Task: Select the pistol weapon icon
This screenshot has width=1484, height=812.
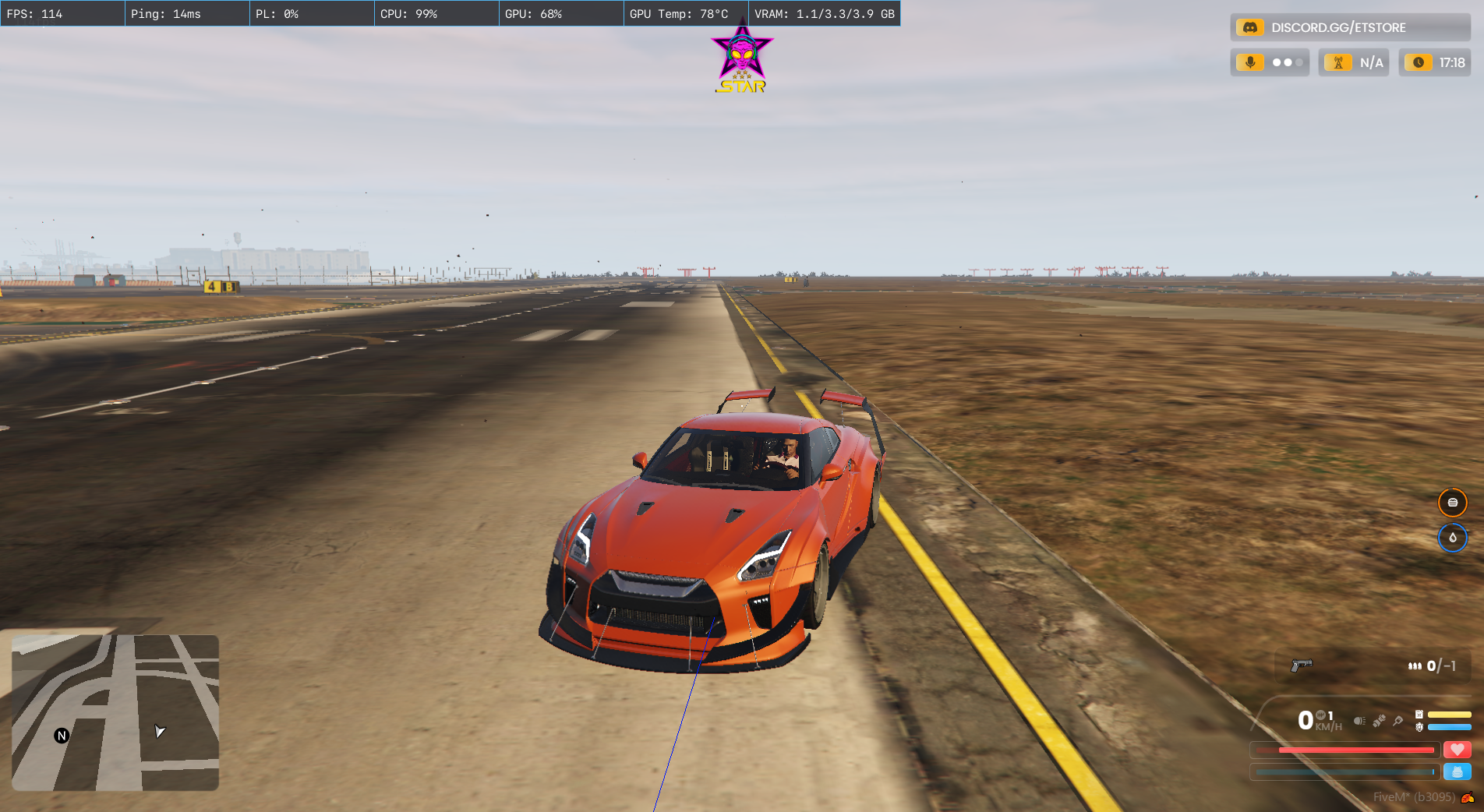Action: [1302, 665]
